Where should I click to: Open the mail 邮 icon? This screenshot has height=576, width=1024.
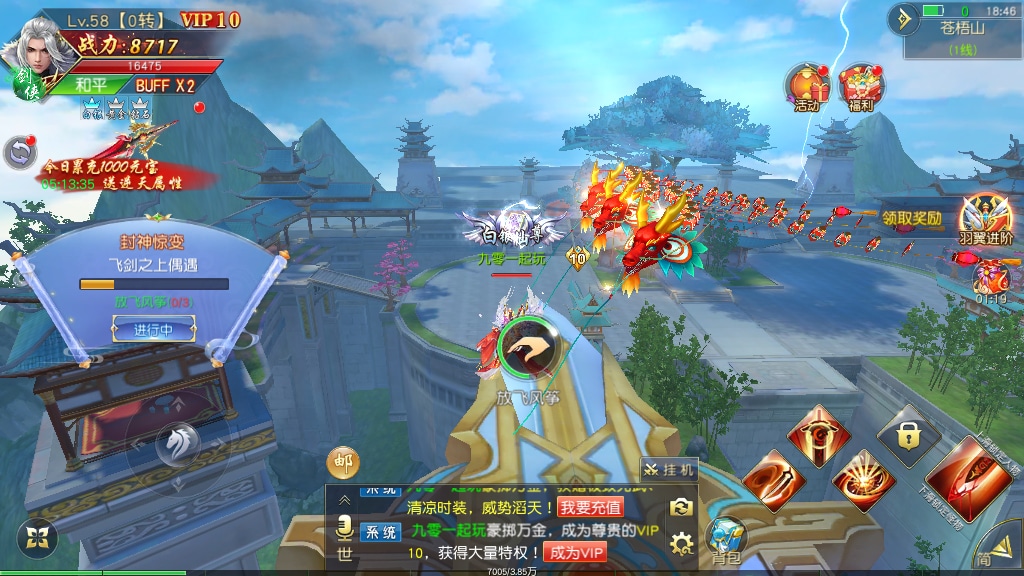[x=343, y=462]
